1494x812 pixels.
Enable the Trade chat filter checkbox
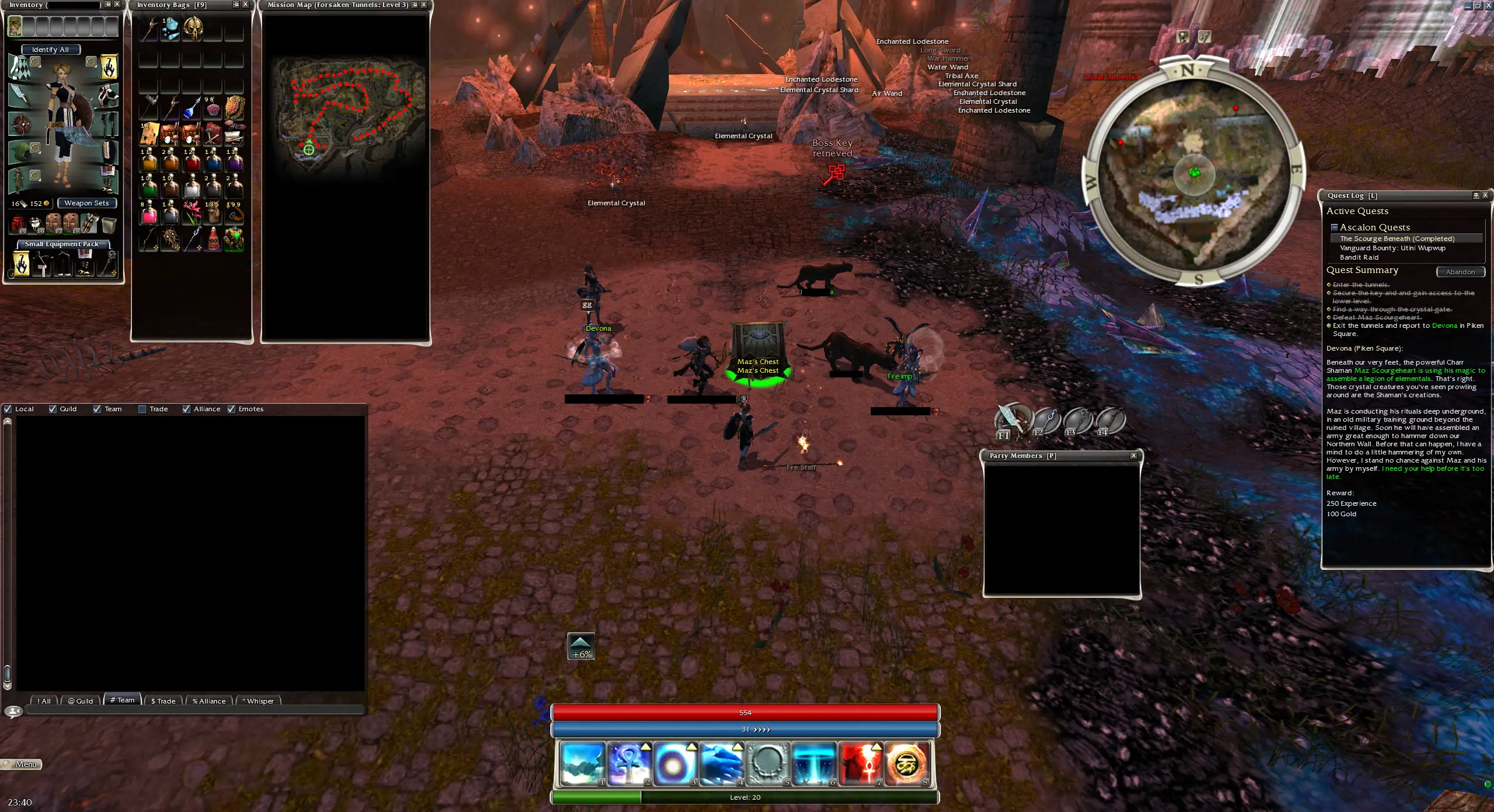pos(142,409)
